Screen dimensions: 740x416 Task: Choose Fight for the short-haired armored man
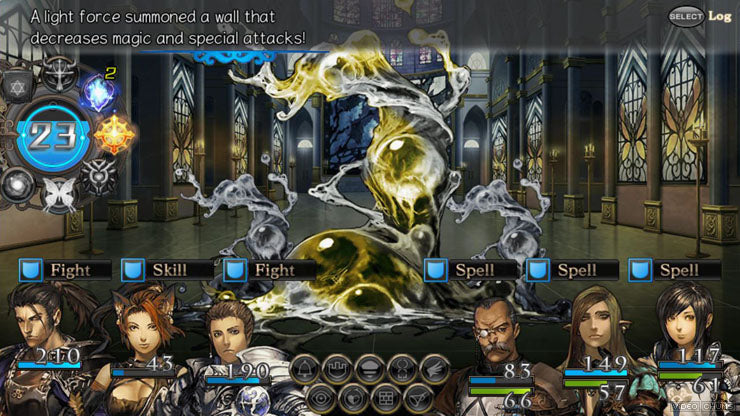pyautogui.click(x=270, y=270)
